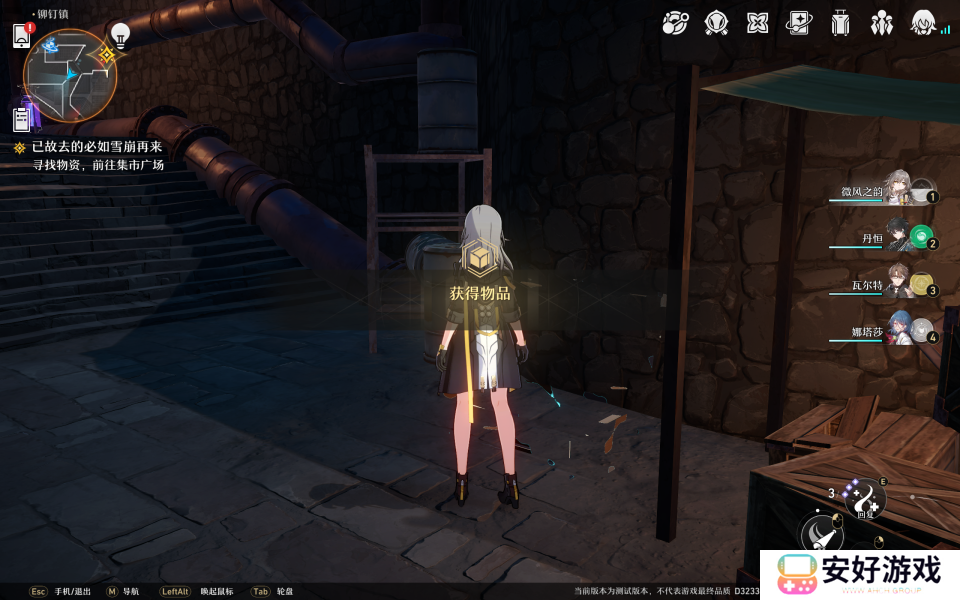960x600 pixels.
Task: Switch to party member 微风之韵
Action: coord(896,190)
